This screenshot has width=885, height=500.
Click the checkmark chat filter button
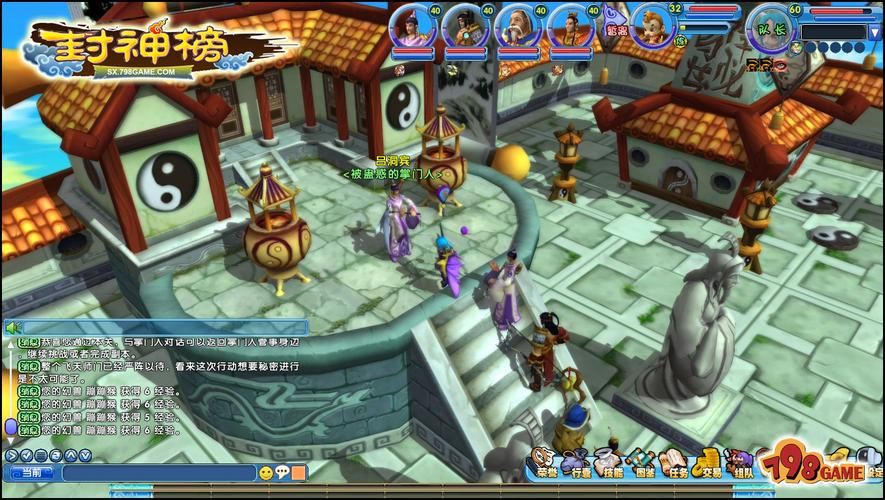pos(27,456)
